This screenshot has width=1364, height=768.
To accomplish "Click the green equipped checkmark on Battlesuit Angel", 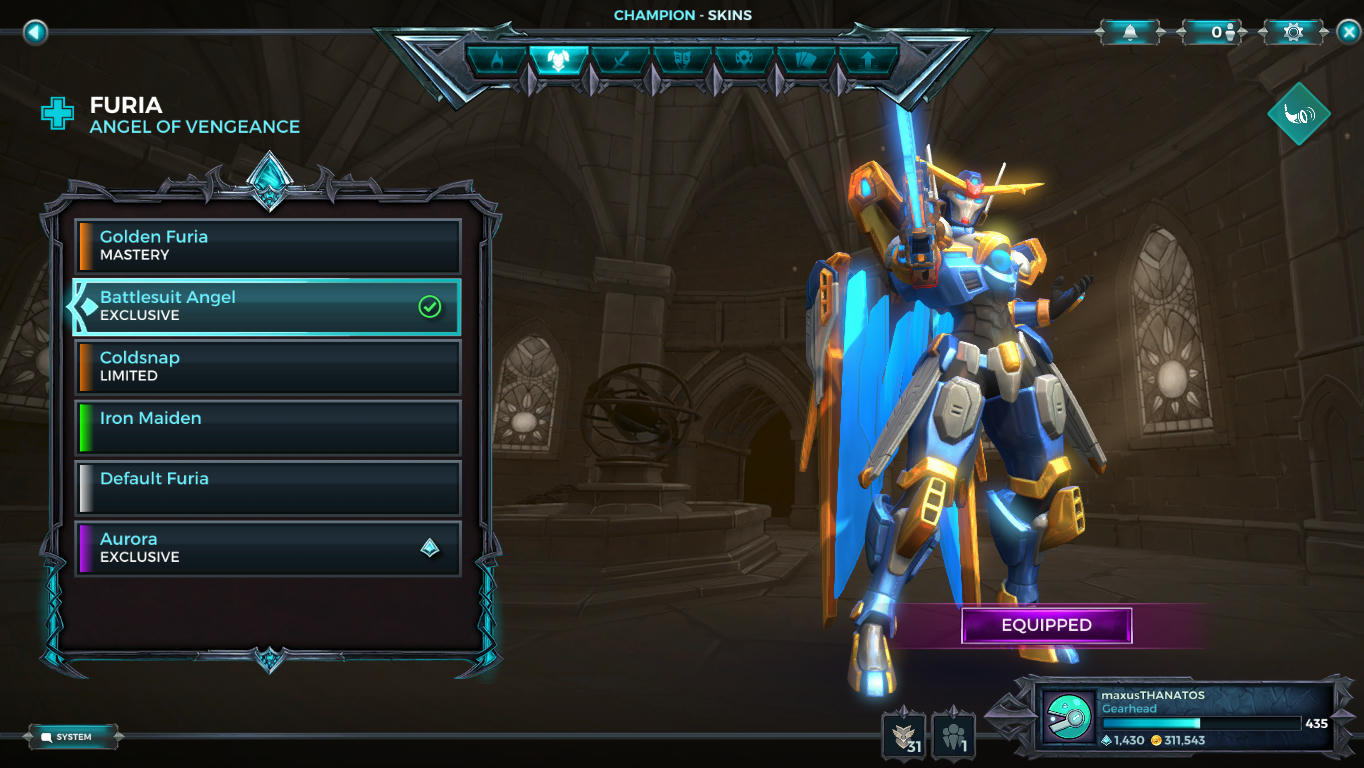I will coord(430,306).
